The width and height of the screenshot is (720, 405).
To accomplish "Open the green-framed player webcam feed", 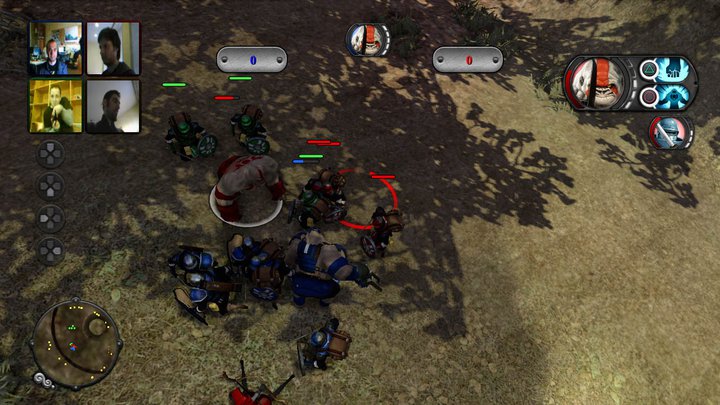I will [x=55, y=106].
